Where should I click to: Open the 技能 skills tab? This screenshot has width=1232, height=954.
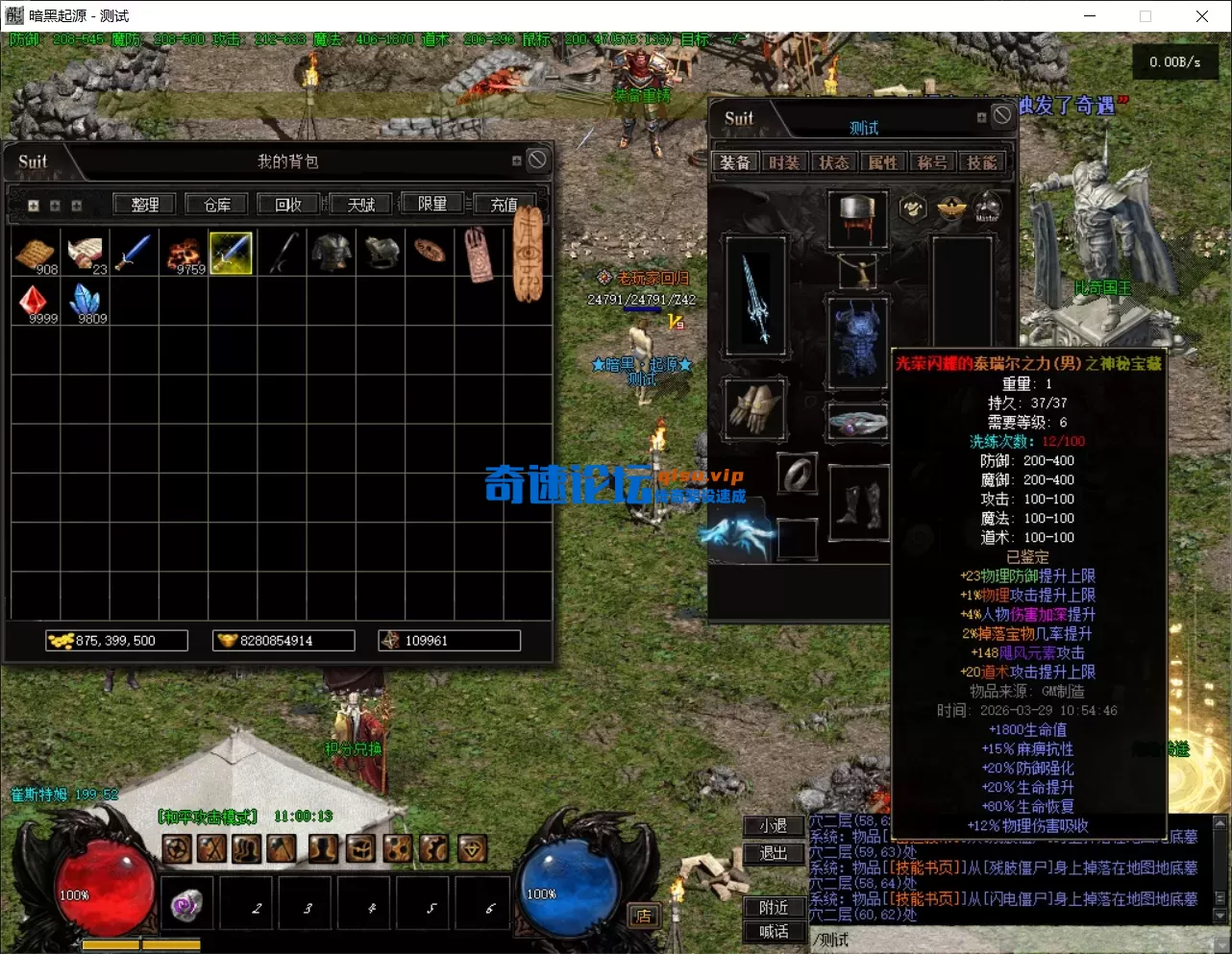point(981,162)
